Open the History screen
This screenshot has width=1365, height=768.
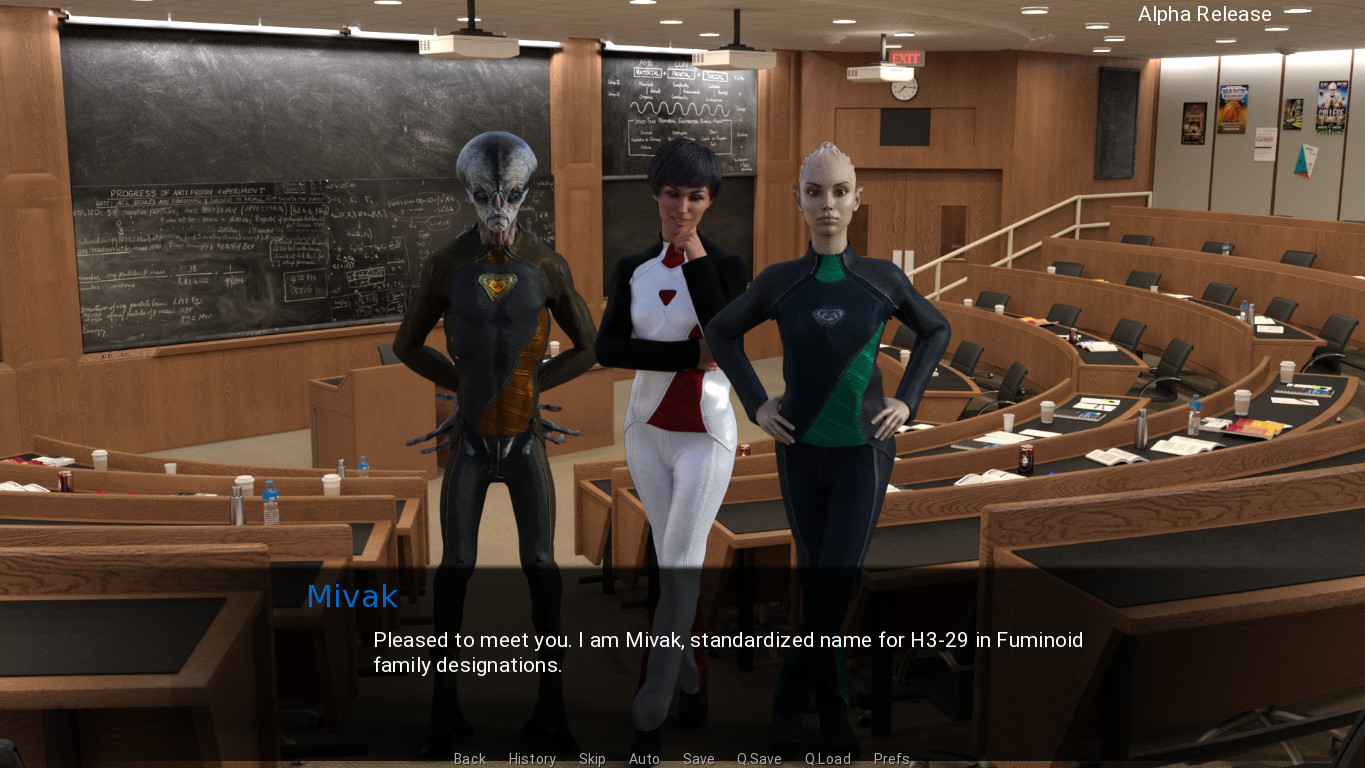coord(532,759)
